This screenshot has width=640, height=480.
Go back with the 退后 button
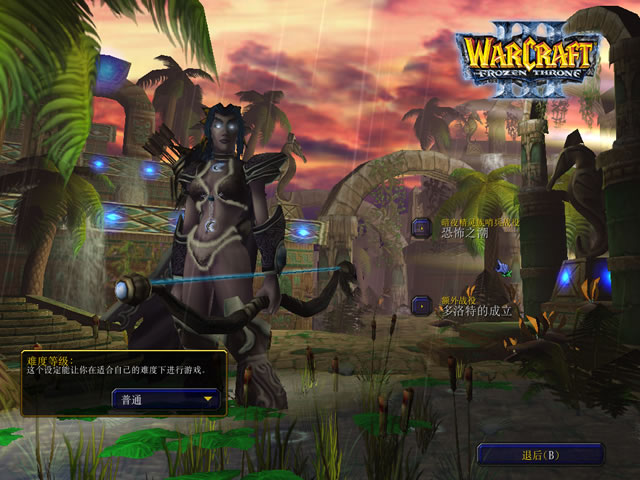(x=540, y=455)
